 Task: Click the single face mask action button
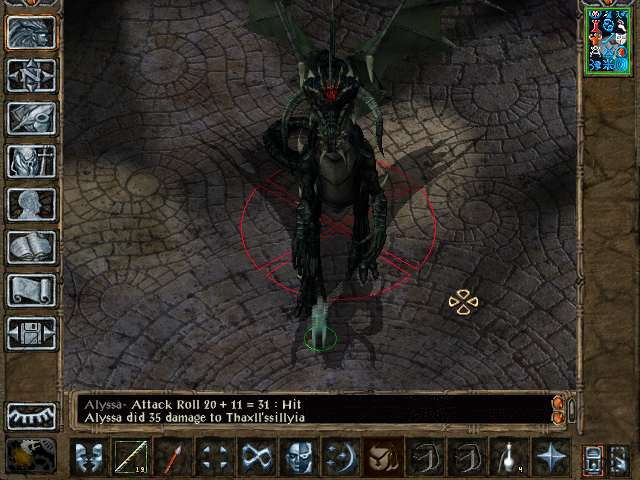pyautogui.click(x=298, y=458)
